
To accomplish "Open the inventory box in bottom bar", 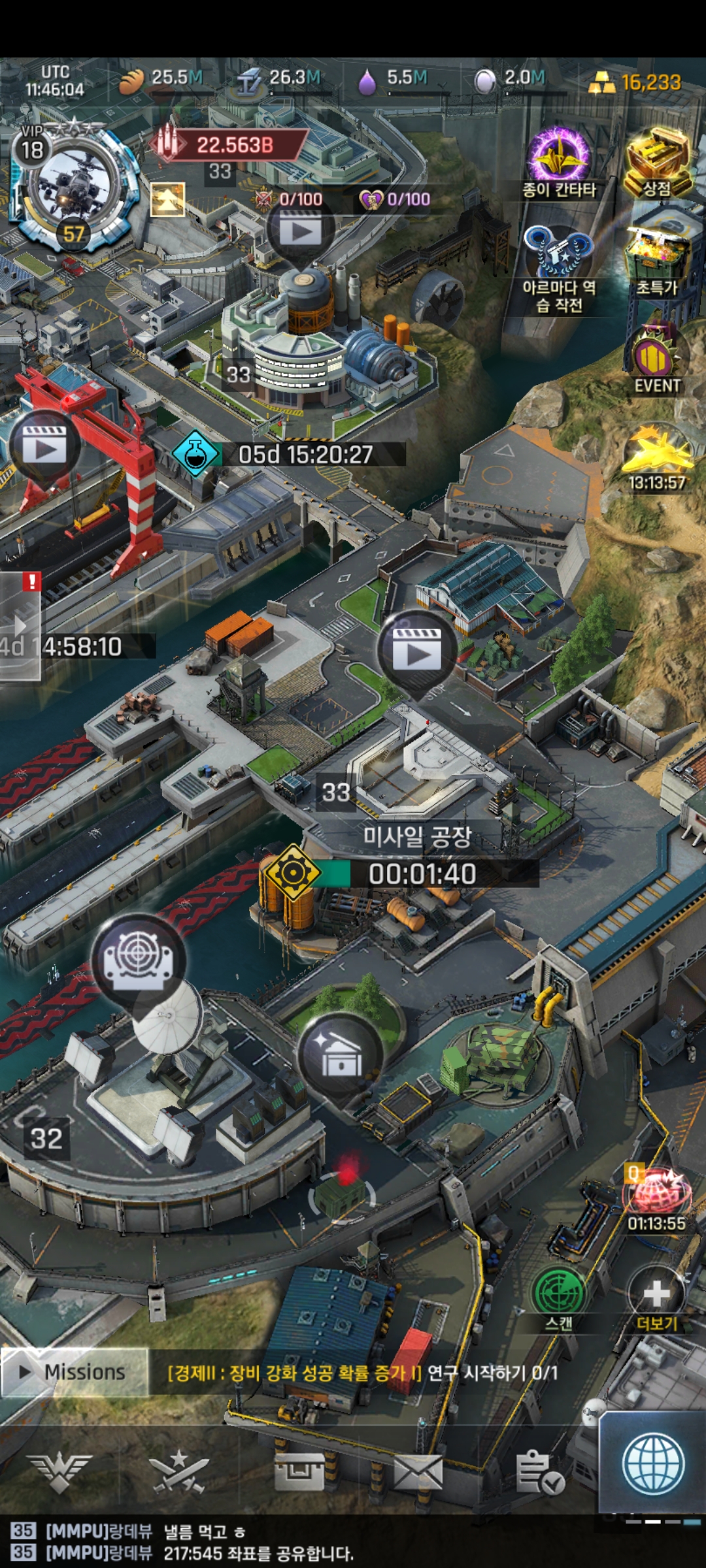I will (299, 1473).
